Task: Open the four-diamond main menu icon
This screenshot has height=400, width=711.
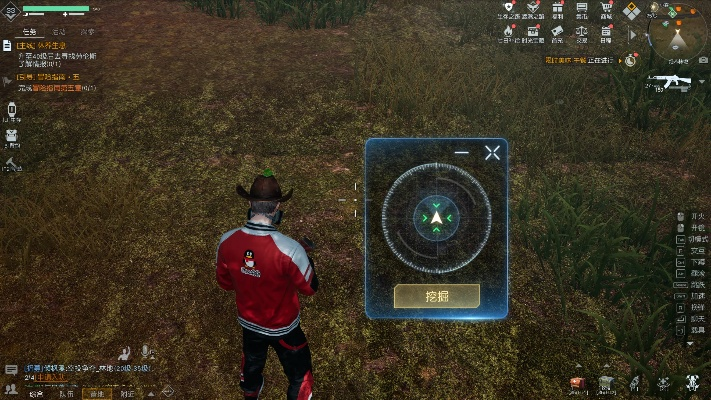Action: pyautogui.click(x=631, y=11)
